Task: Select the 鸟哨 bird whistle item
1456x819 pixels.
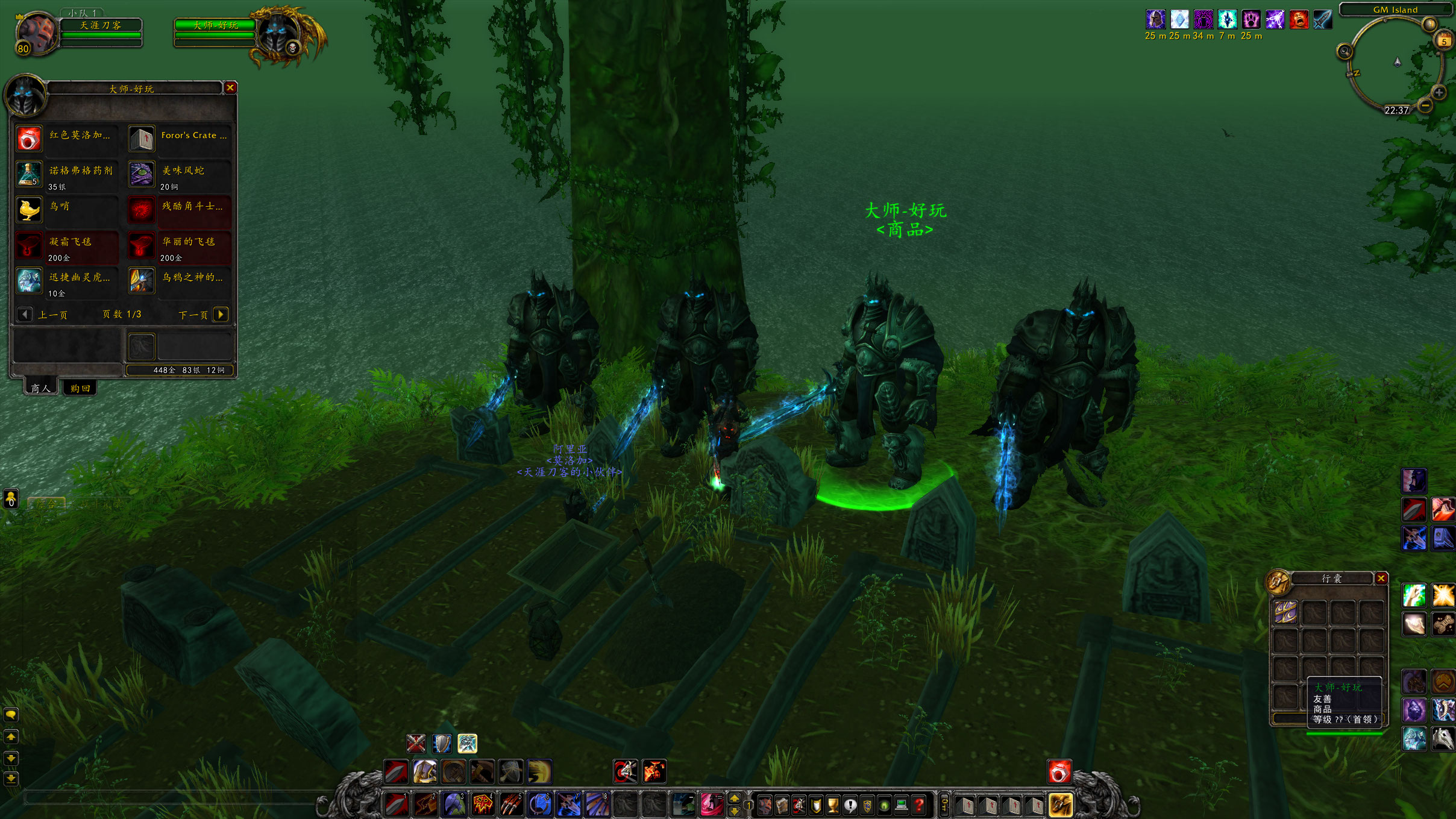Action: (29, 210)
